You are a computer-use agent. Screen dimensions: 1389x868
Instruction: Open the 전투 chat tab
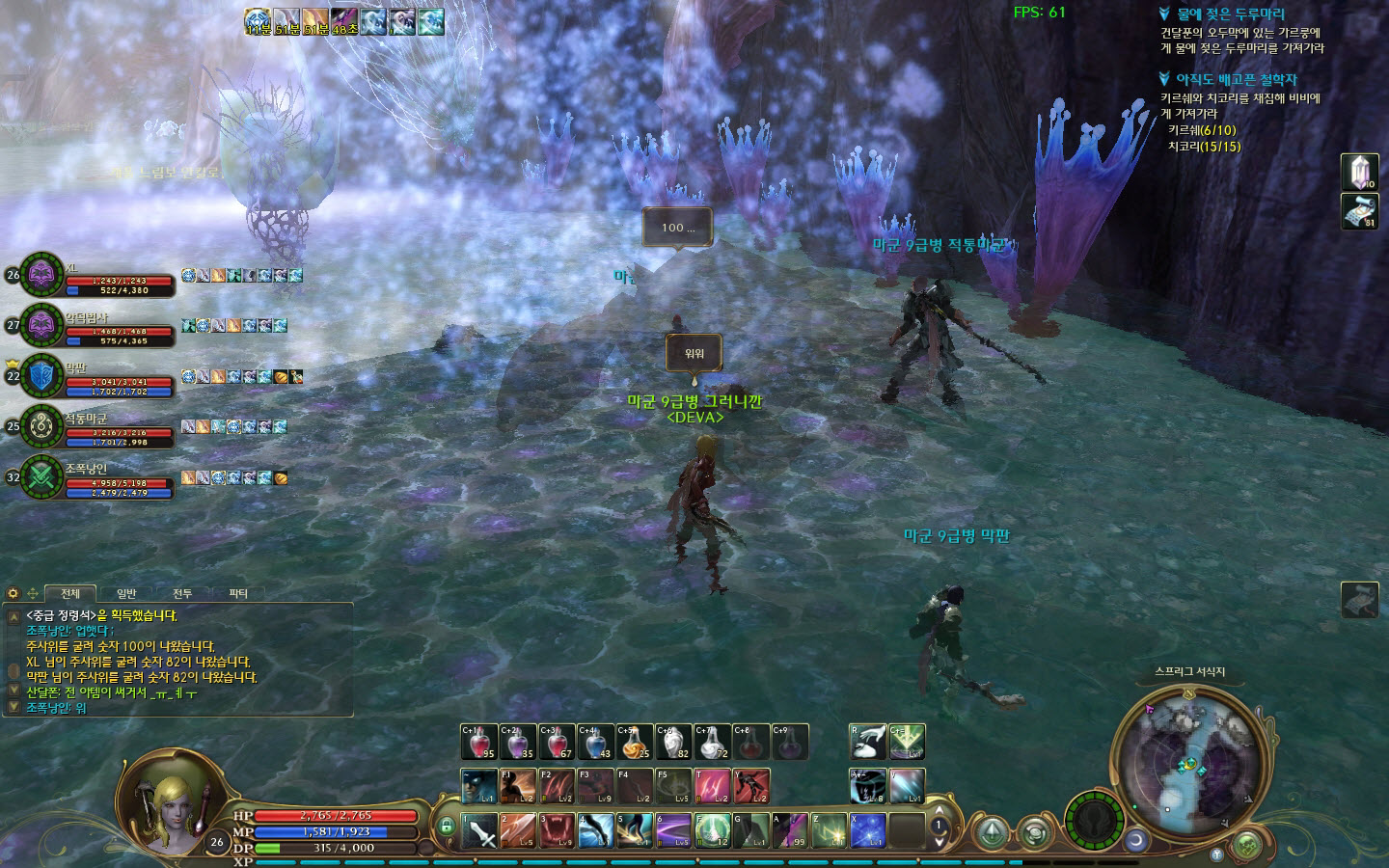tap(182, 593)
